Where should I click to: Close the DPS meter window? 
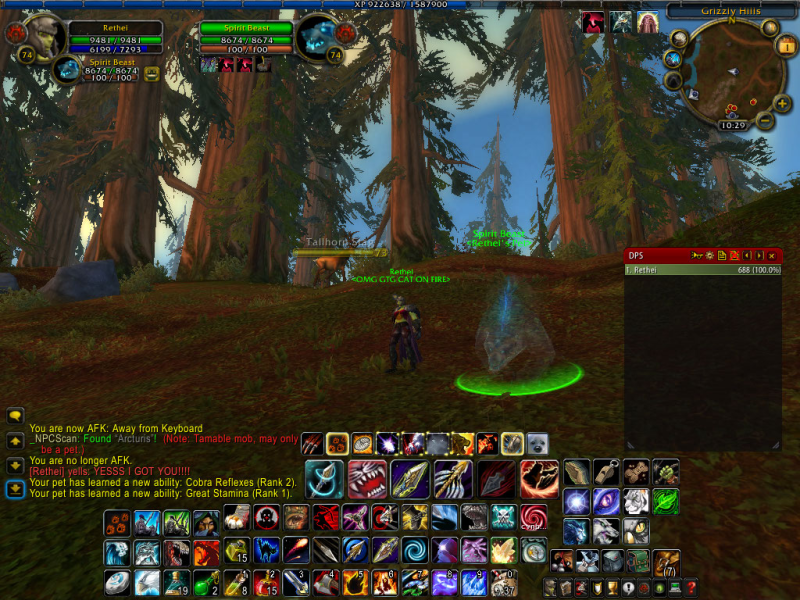tap(772, 256)
